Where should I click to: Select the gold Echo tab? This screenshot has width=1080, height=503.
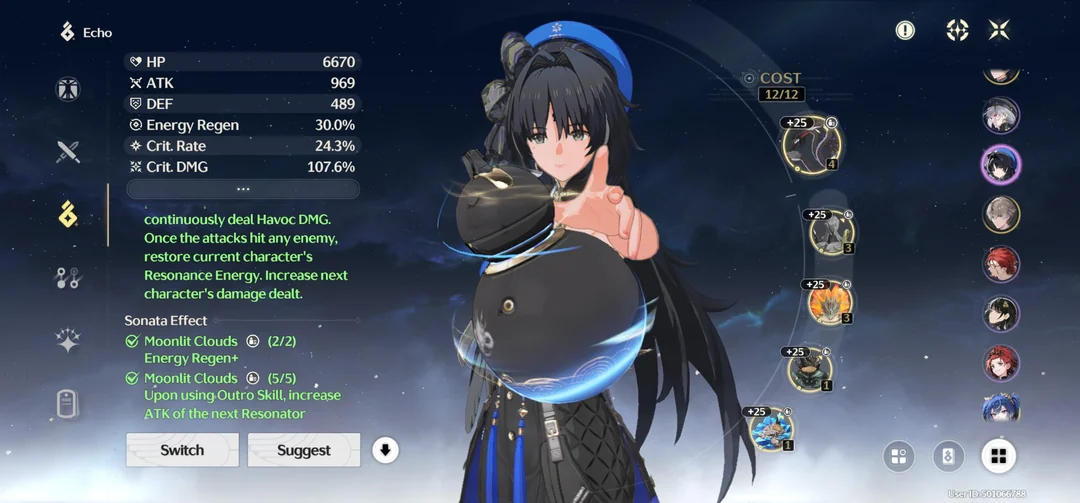(67, 214)
